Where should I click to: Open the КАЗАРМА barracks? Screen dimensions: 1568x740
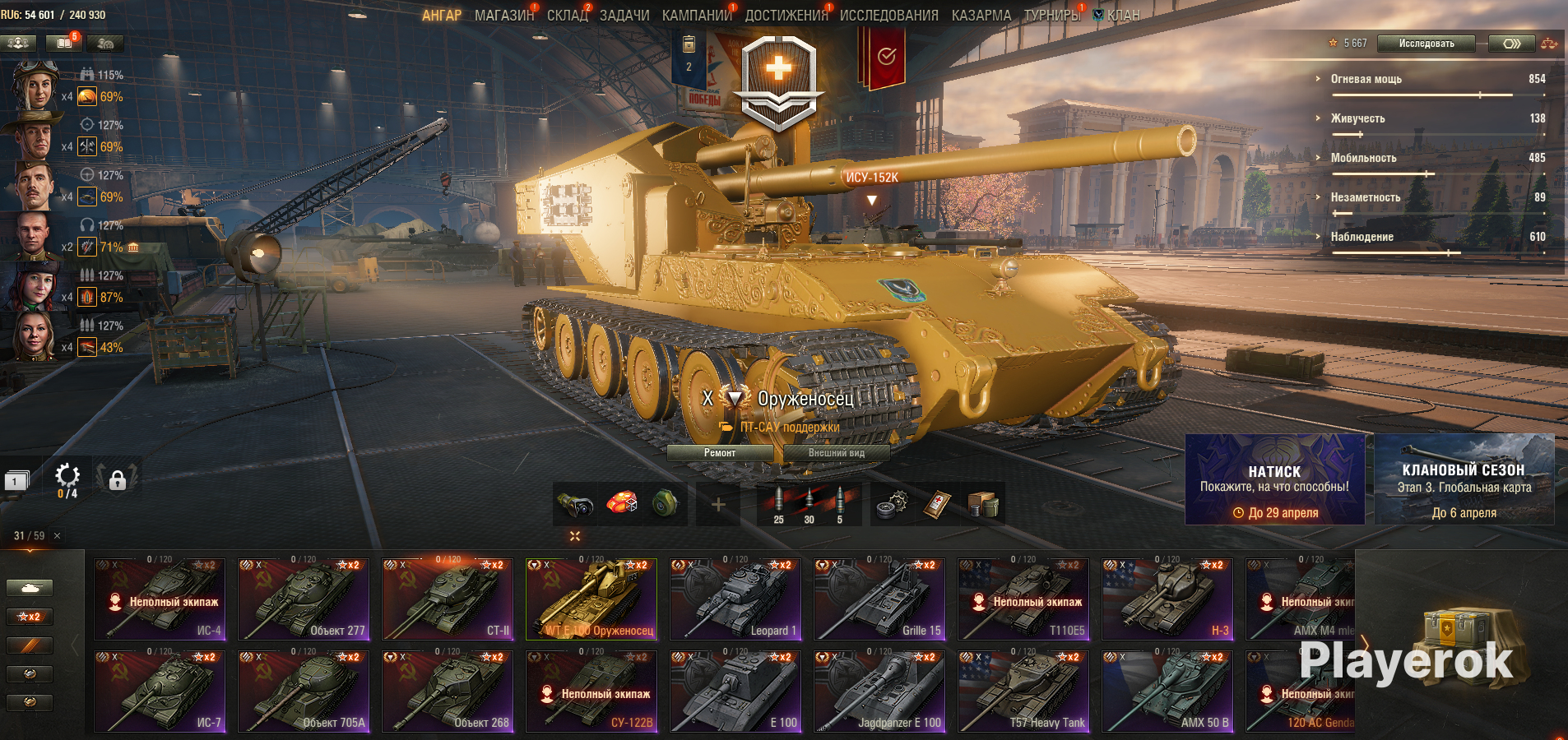click(x=981, y=16)
